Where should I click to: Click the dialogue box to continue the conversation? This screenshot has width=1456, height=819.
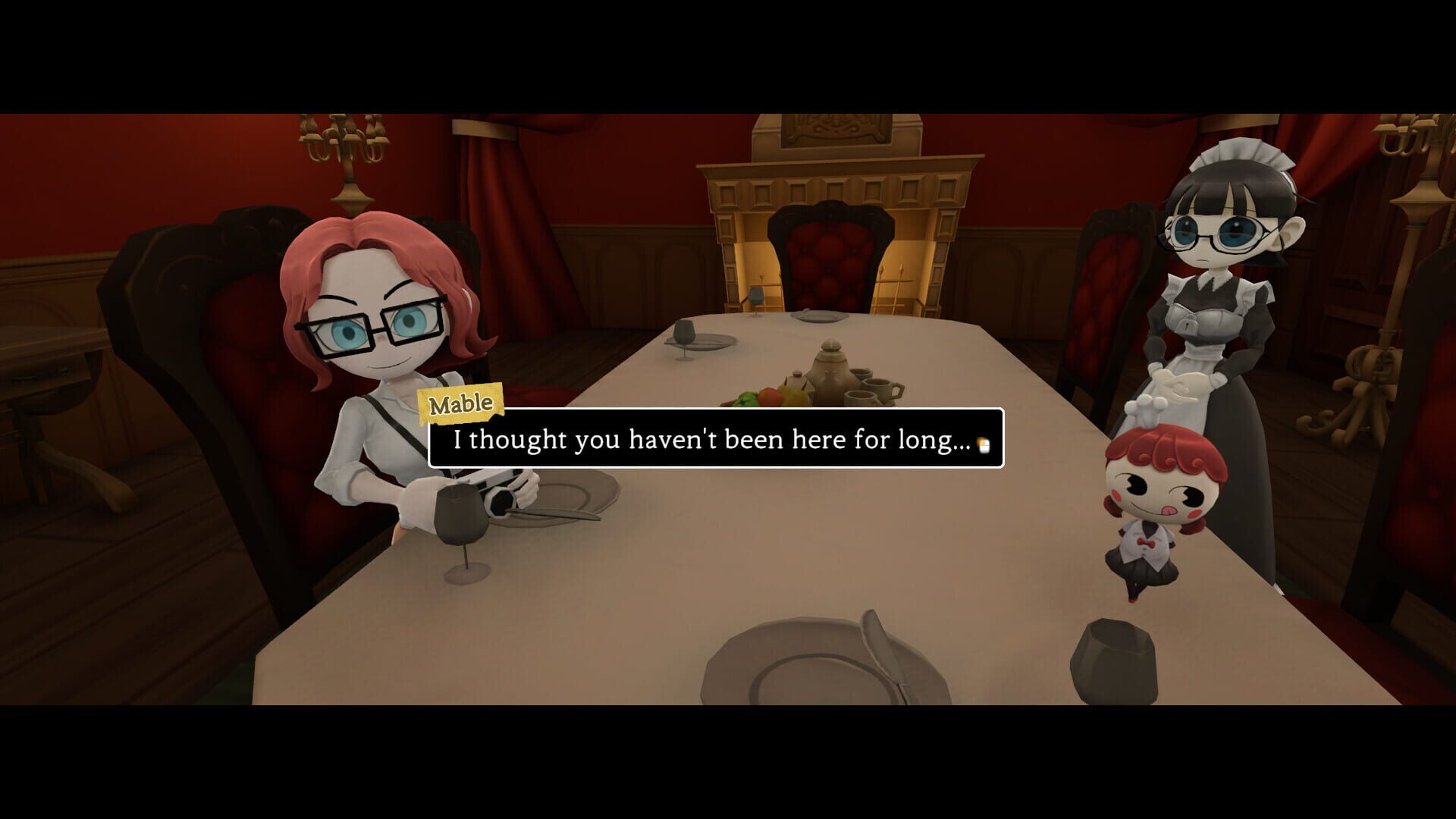pos(717,438)
